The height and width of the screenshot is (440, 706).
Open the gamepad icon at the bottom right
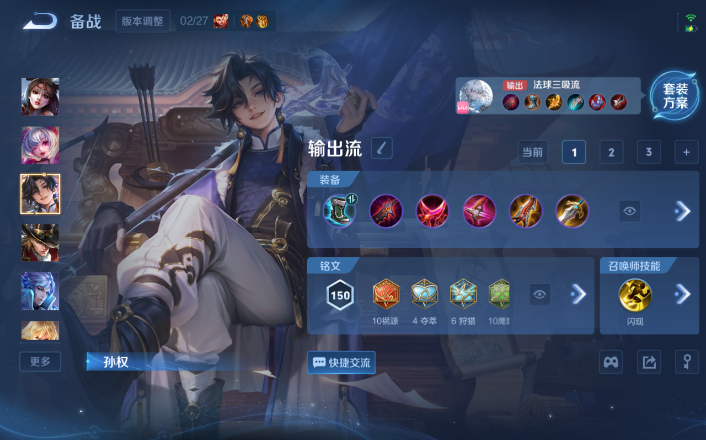[x=610, y=362]
